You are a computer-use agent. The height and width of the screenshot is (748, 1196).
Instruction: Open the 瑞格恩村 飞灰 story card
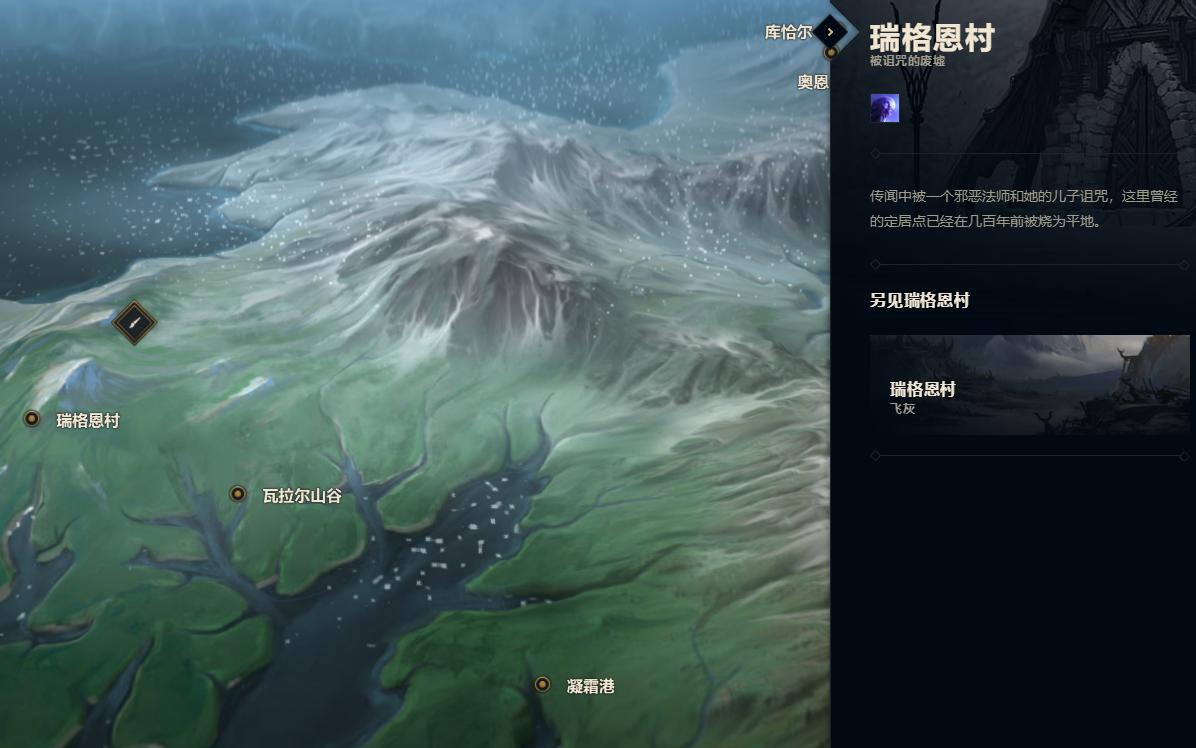coord(1029,385)
